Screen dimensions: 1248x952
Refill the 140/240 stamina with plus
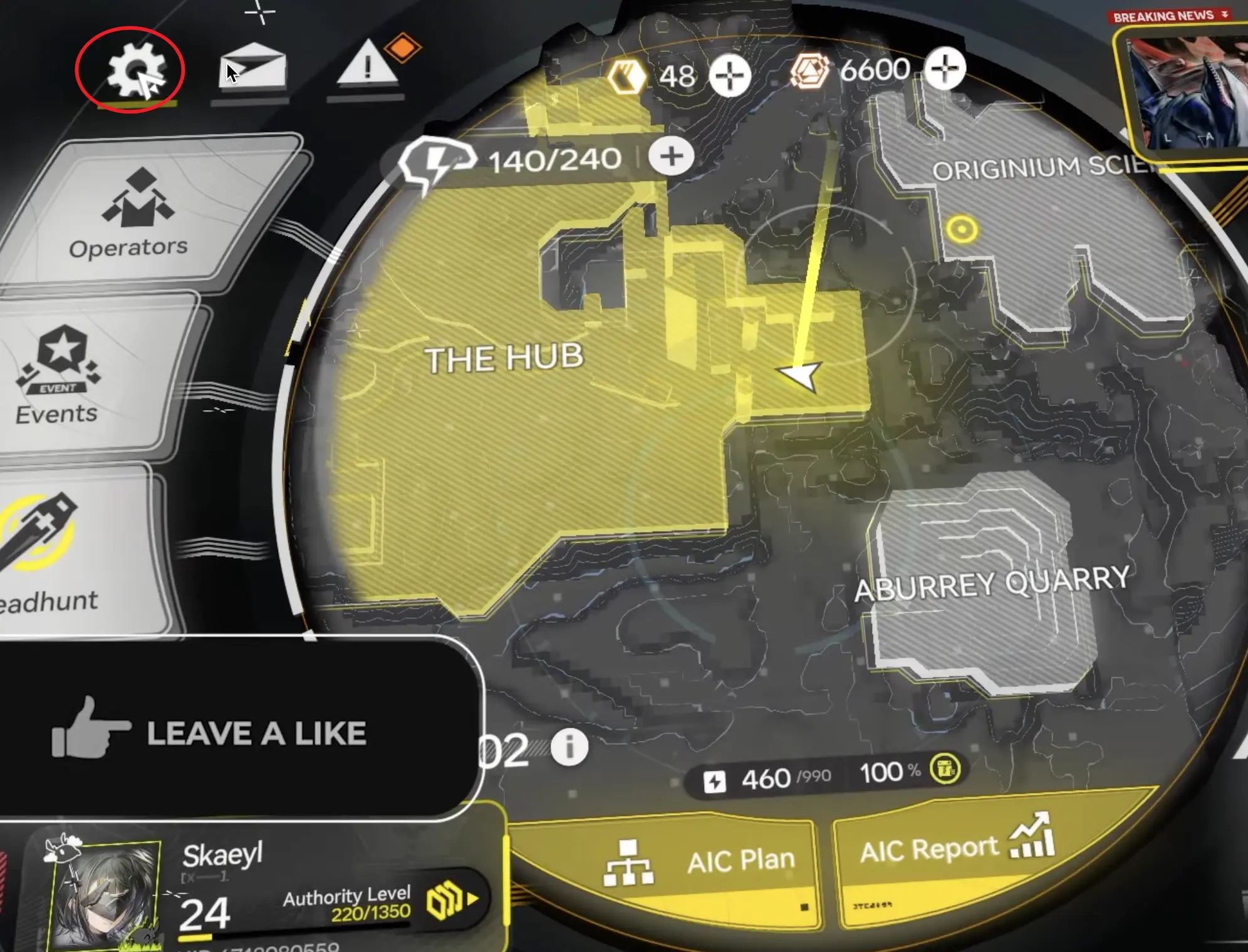coord(671,157)
